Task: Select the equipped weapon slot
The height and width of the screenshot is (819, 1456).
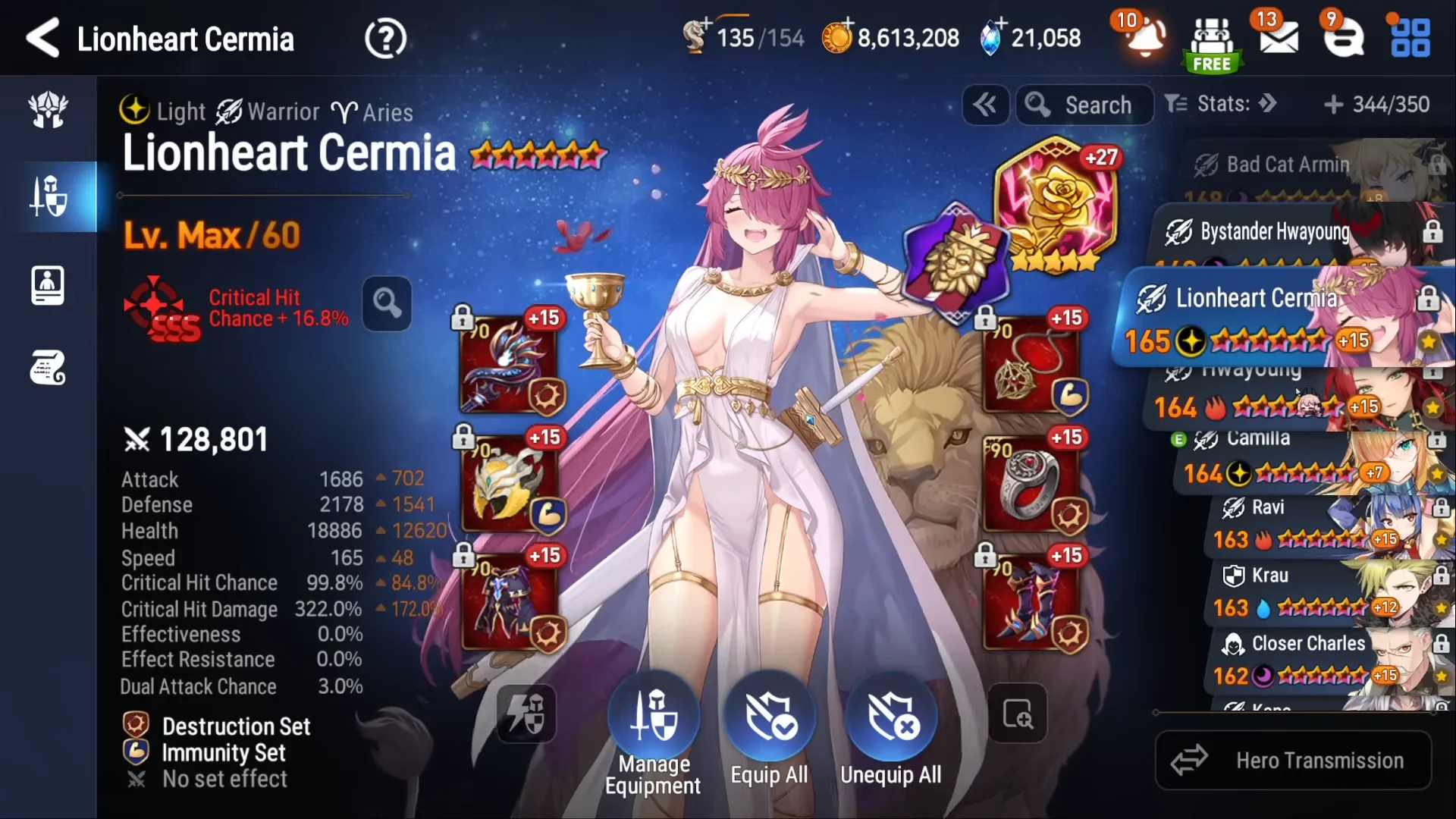Action: (x=507, y=365)
